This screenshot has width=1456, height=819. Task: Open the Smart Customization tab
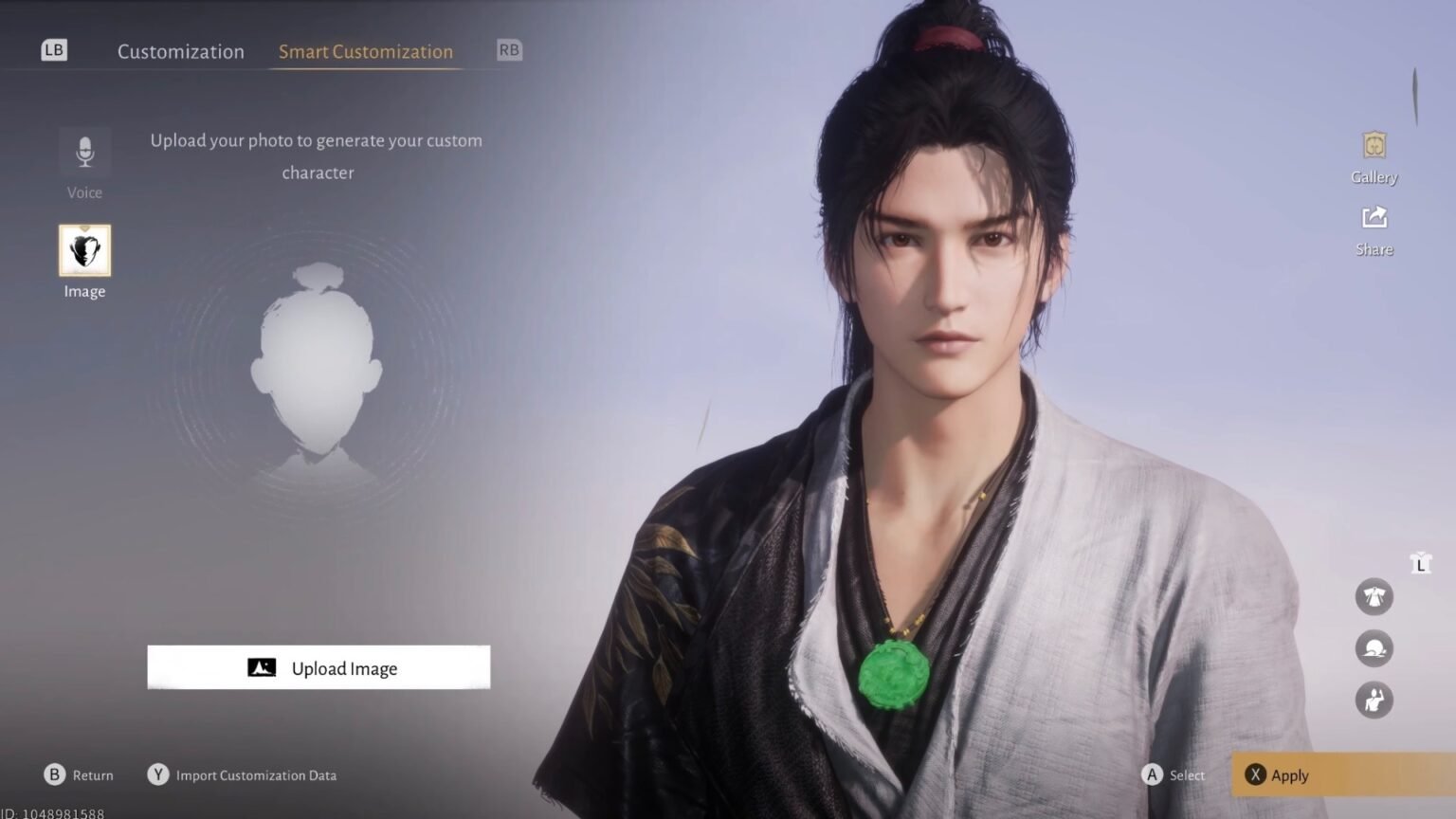pos(365,52)
